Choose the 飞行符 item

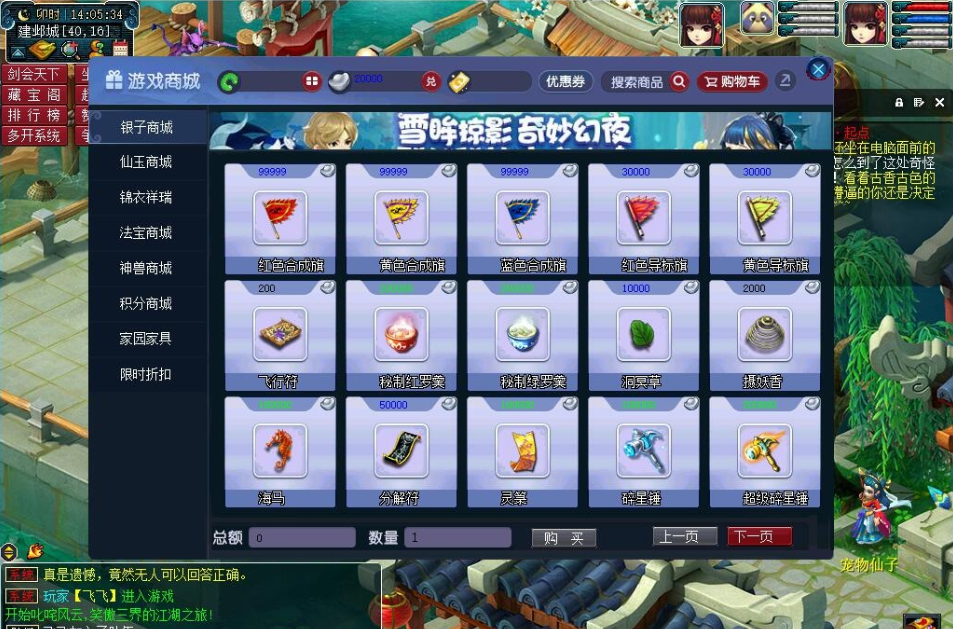(280, 335)
